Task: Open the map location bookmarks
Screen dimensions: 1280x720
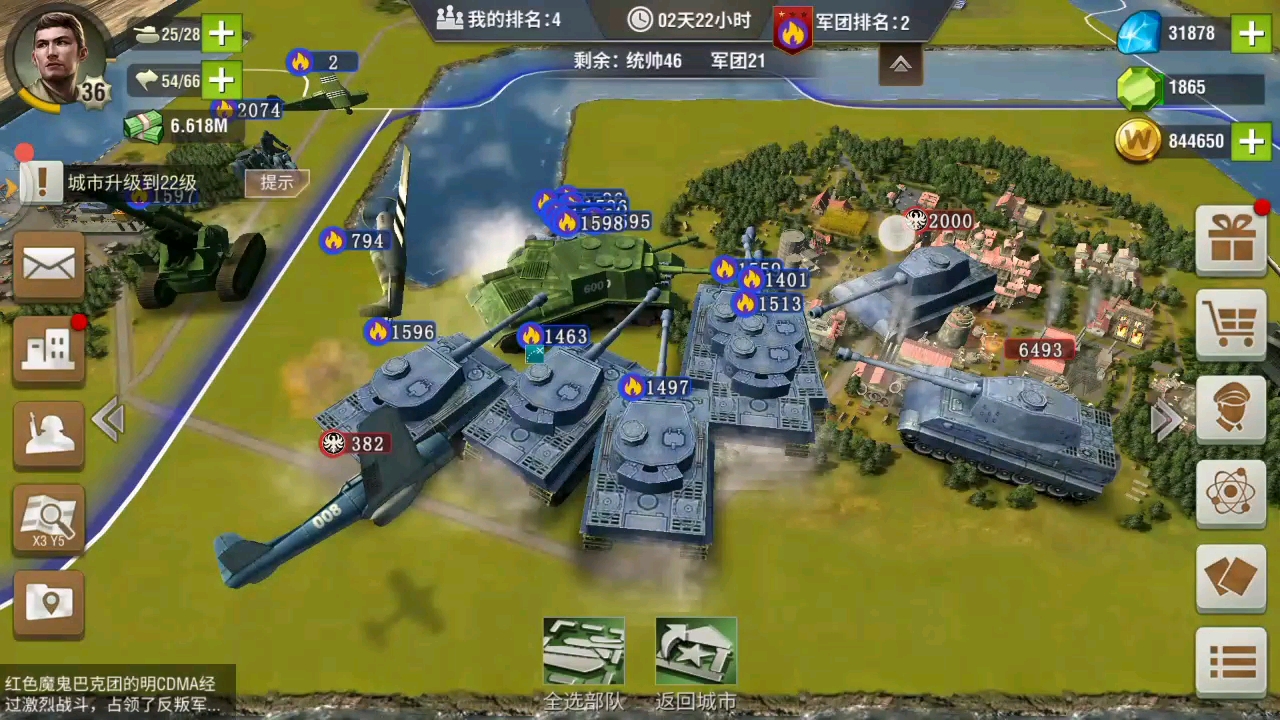Action: [x=48, y=602]
